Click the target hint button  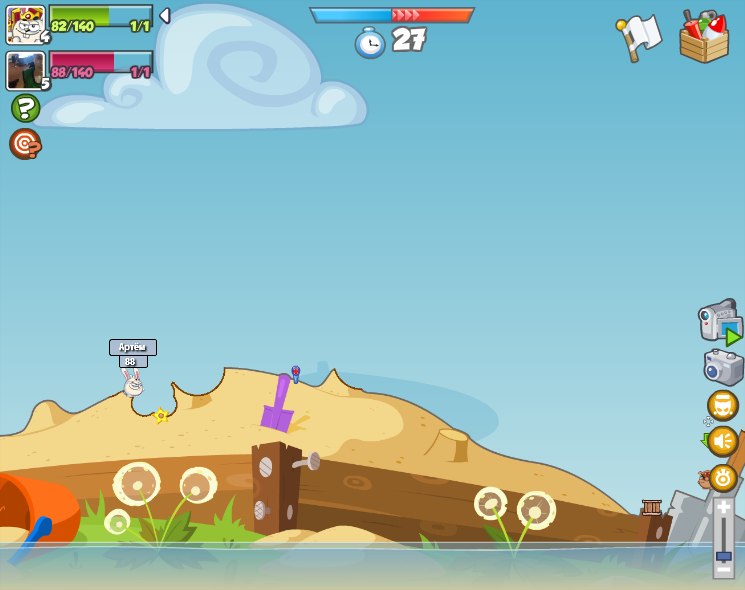pos(25,144)
